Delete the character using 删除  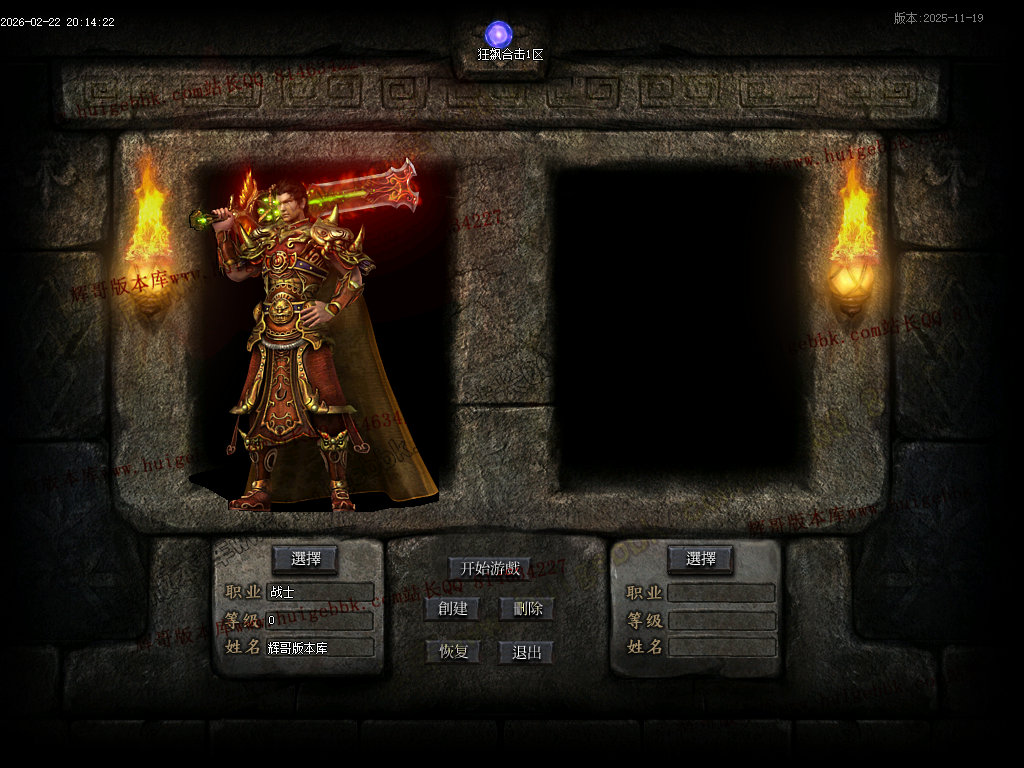526,609
